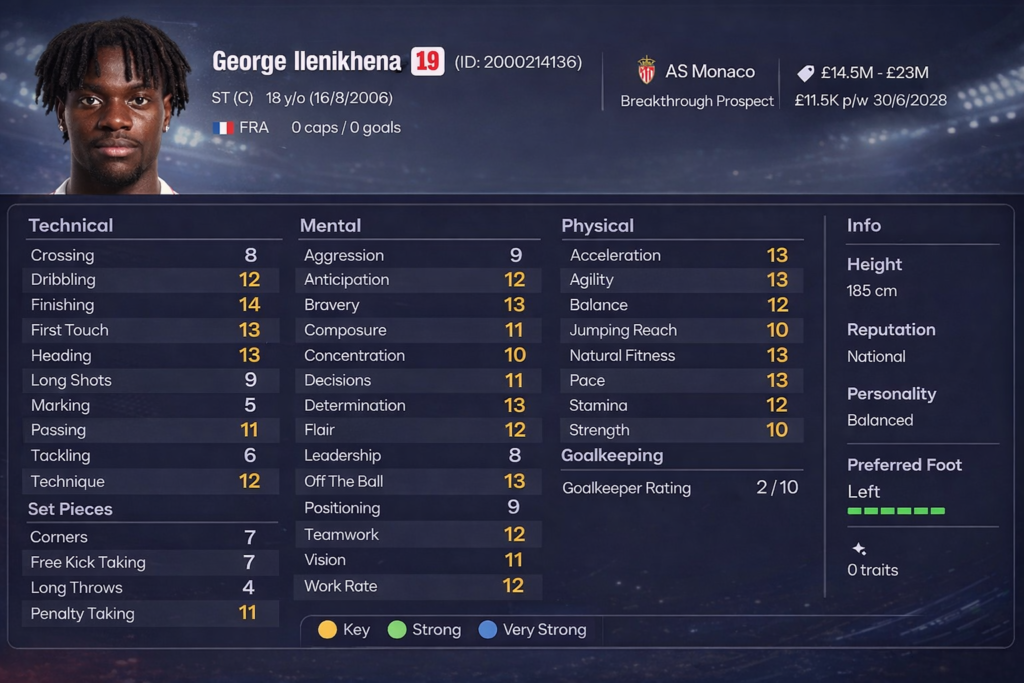Screen dimensions: 1024x683
Task: Select the price tag value icon
Action: point(806,73)
